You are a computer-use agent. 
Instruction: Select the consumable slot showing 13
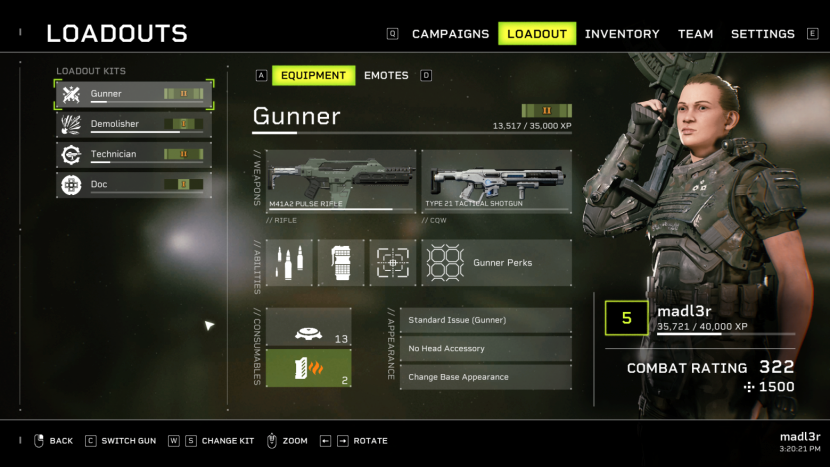[x=308, y=327]
